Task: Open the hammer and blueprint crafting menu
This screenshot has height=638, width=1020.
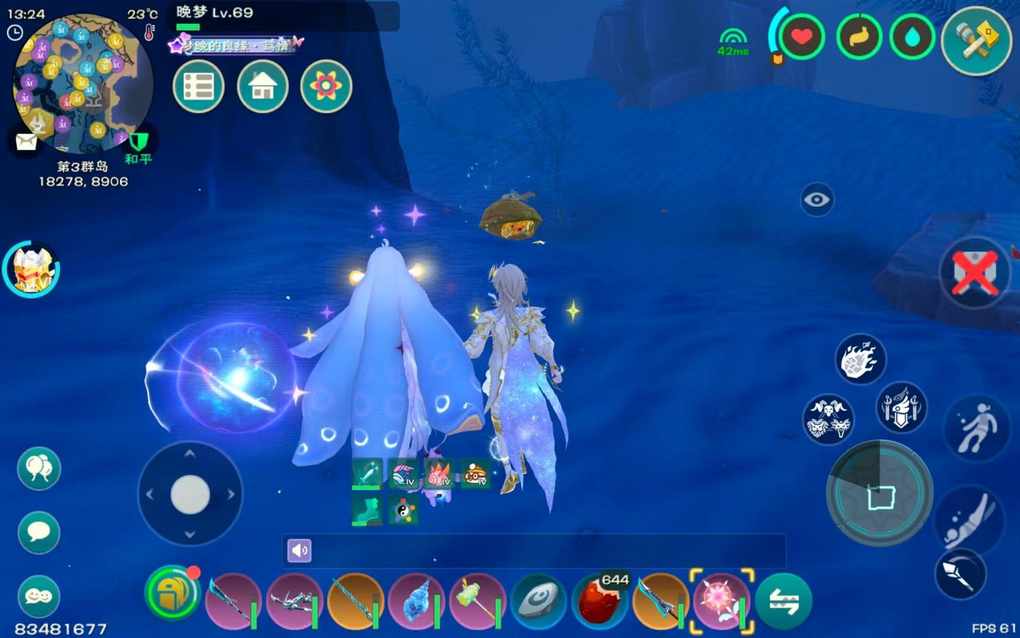Action: [x=976, y=40]
